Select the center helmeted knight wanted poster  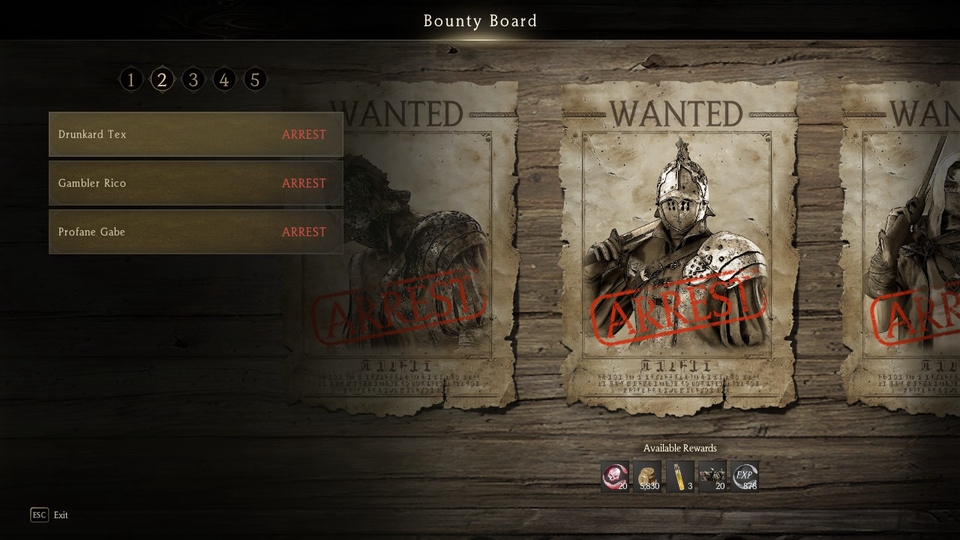pyautogui.click(x=678, y=245)
